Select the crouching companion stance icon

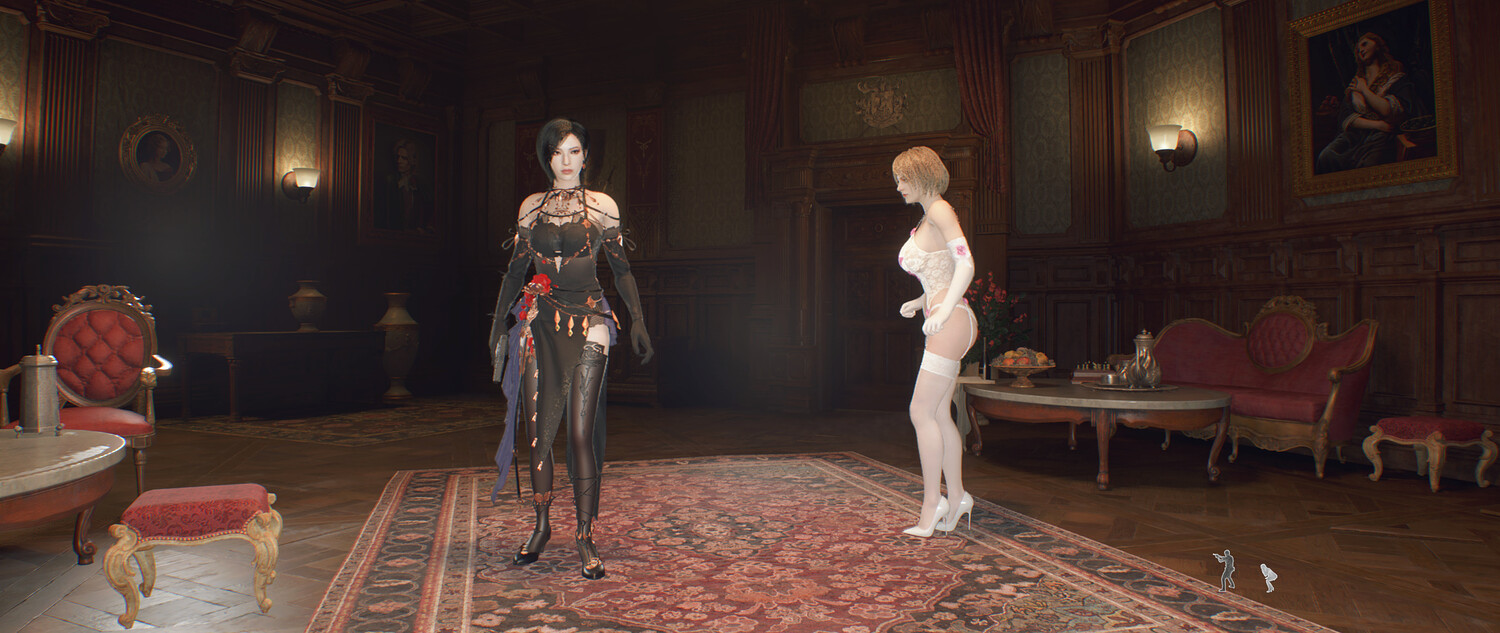(1268, 577)
